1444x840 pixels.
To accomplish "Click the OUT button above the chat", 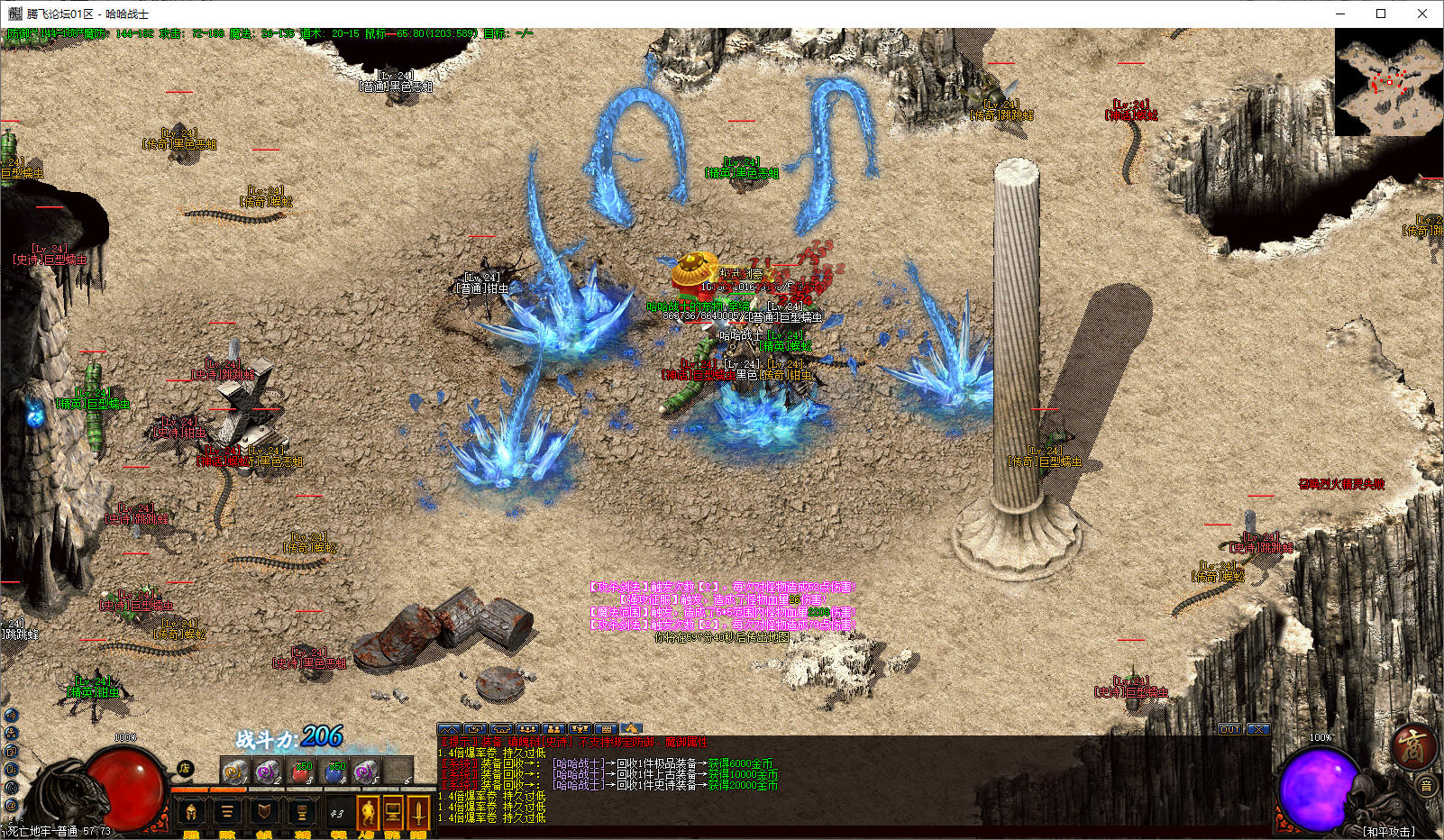I will [x=1230, y=729].
